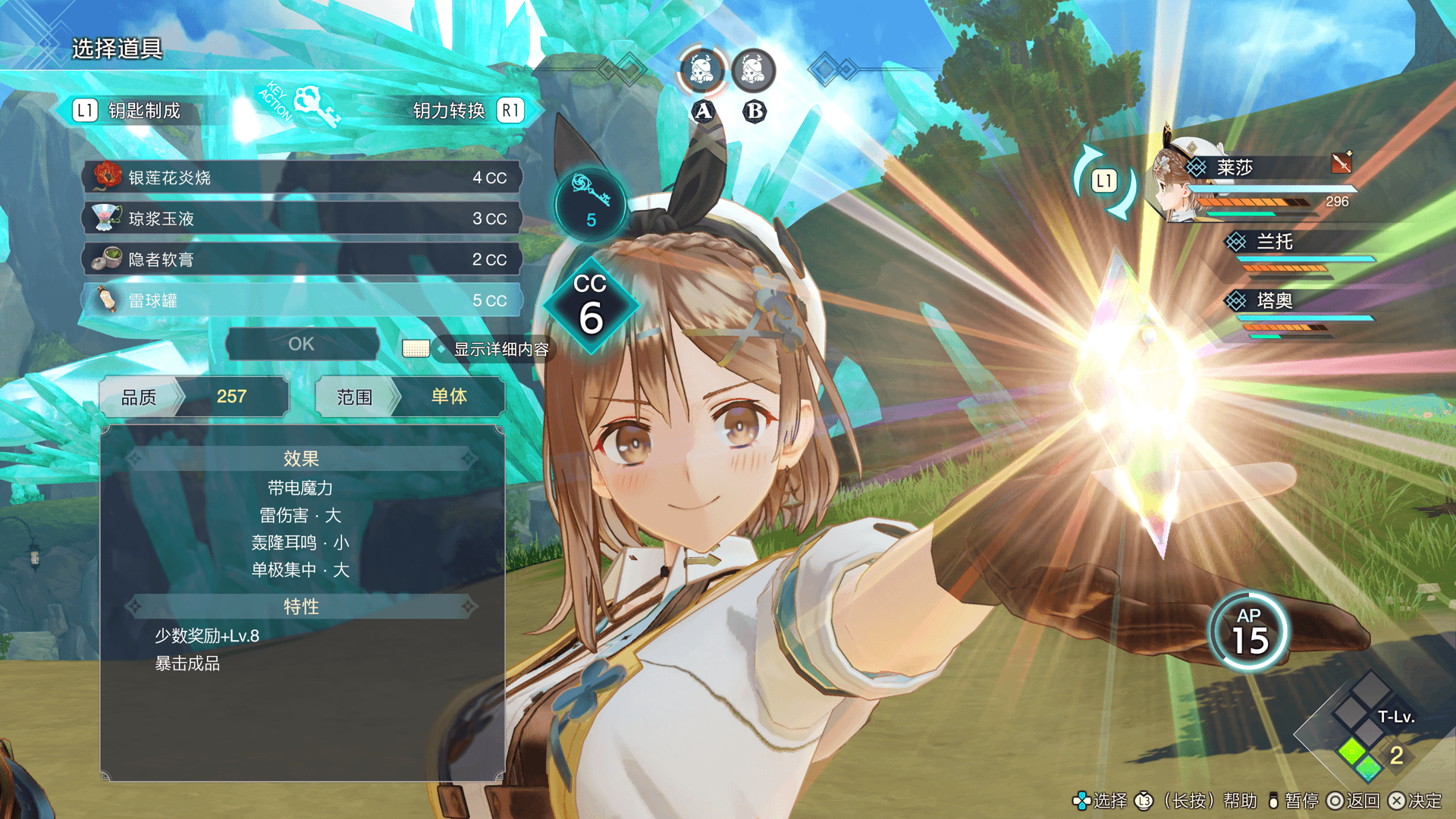Select the 银莲花炎烧 item row
The width and height of the screenshot is (1456, 819).
point(302,177)
